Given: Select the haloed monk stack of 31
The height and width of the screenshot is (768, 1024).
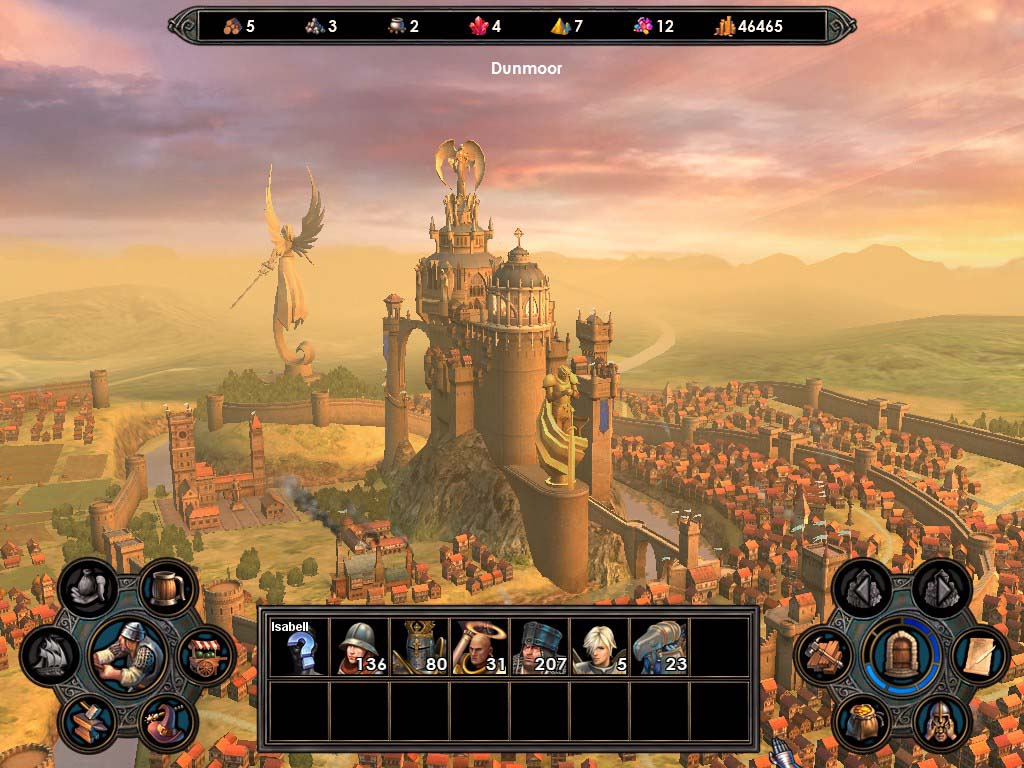Looking at the screenshot, I should [x=479, y=647].
